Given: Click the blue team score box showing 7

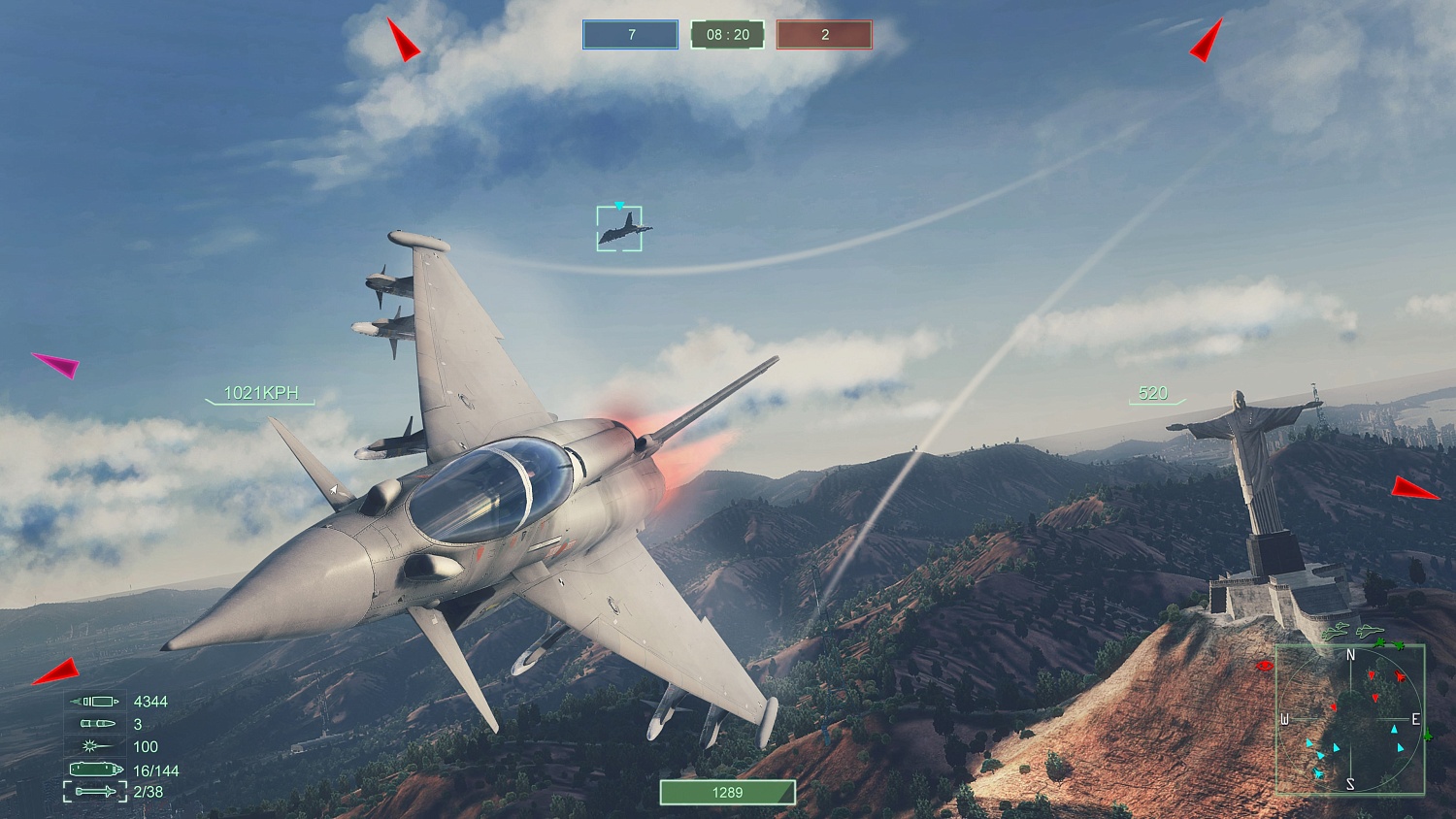Looking at the screenshot, I should point(629,34).
